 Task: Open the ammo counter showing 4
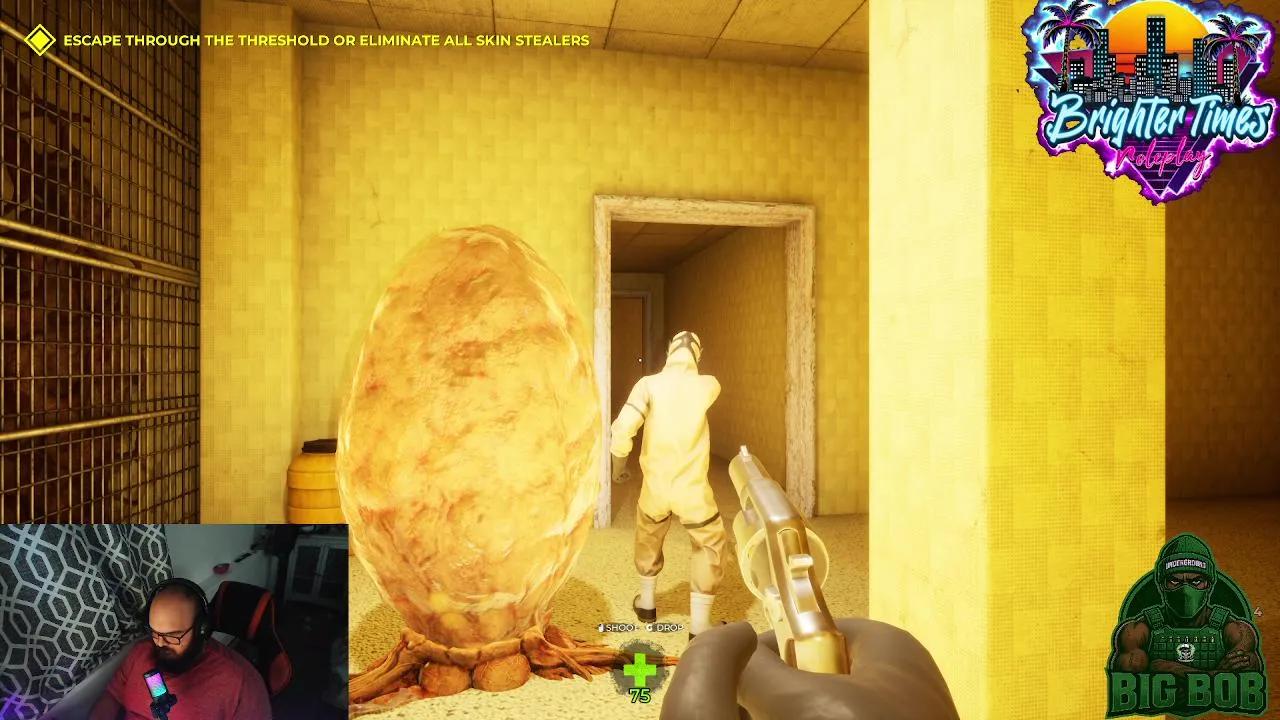[x=1258, y=612]
